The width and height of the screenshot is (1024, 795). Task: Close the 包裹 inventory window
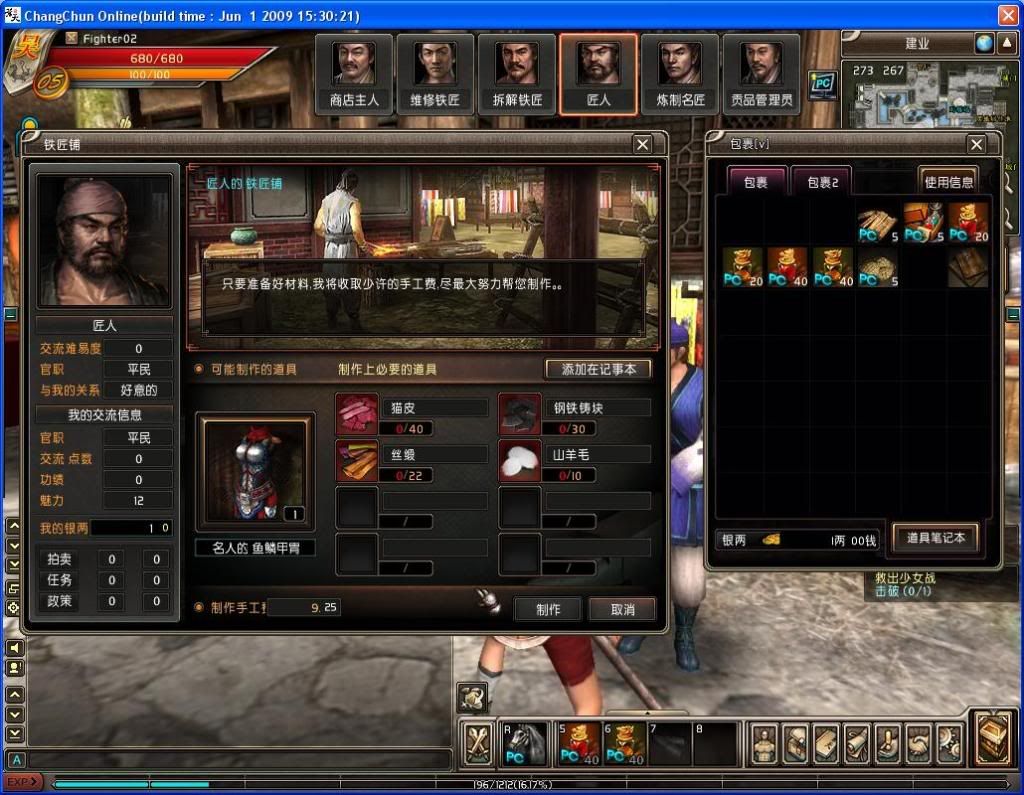976,146
